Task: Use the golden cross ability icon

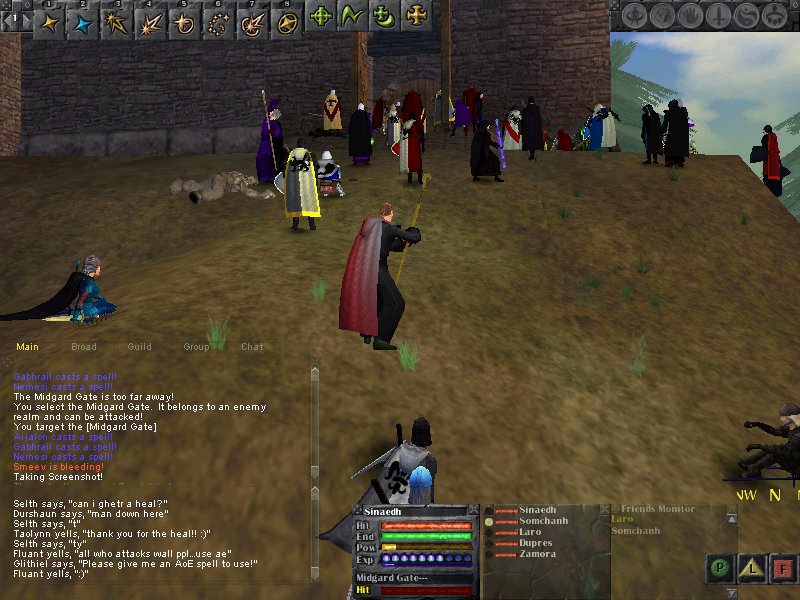Action: tap(414, 16)
